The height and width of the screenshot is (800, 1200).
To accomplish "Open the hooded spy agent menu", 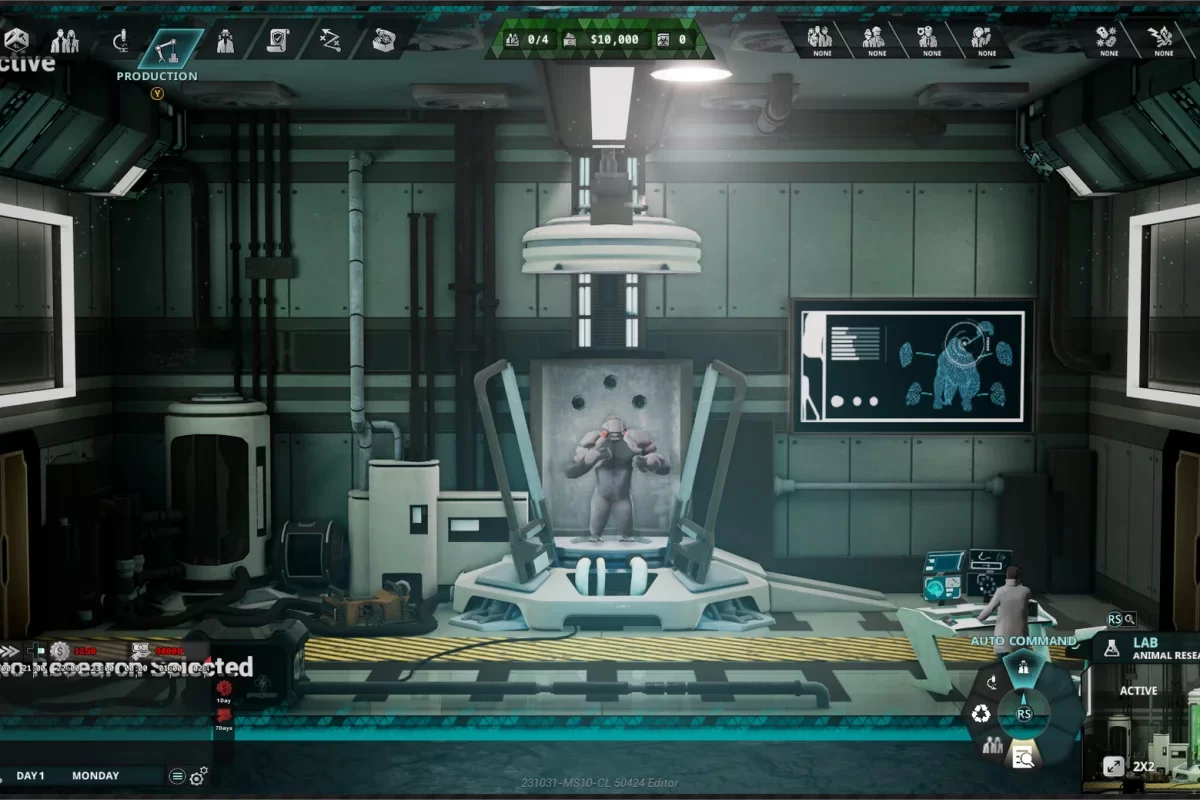I will coord(225,41).
